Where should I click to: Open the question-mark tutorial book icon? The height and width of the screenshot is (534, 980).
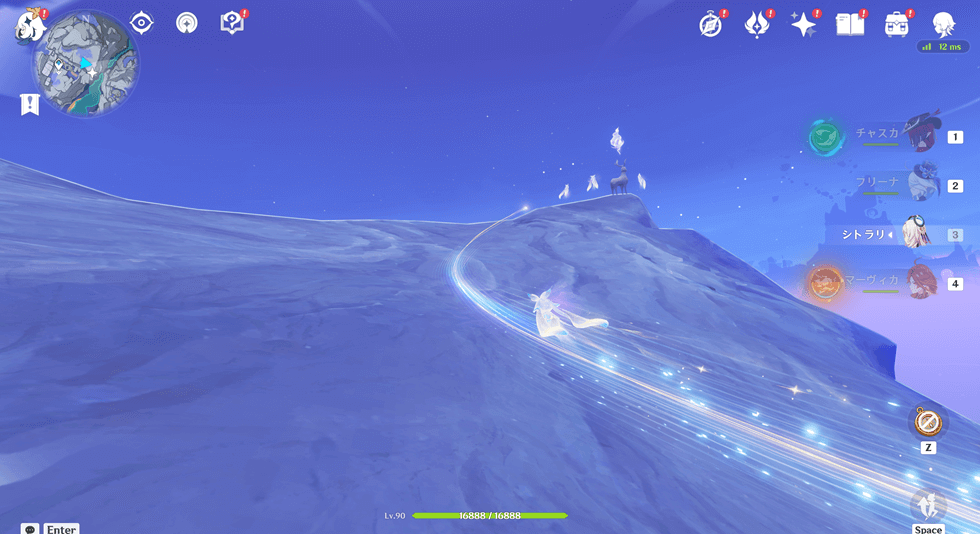[x=232, y=23]
